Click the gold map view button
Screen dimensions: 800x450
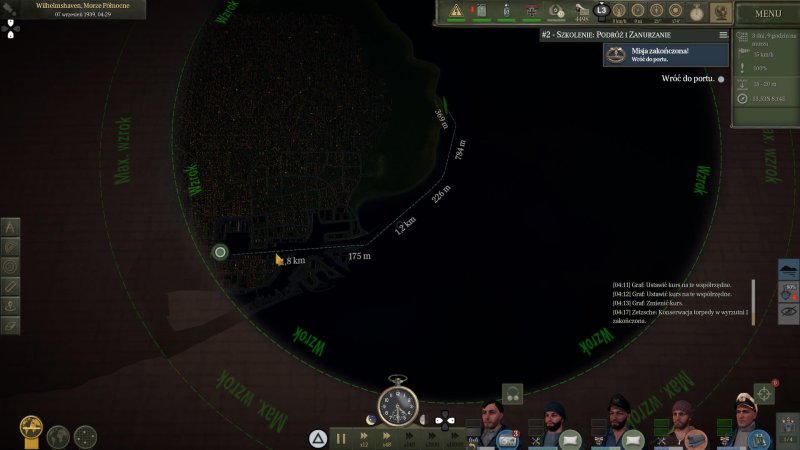pyautogui.click(x=31, y=435)
